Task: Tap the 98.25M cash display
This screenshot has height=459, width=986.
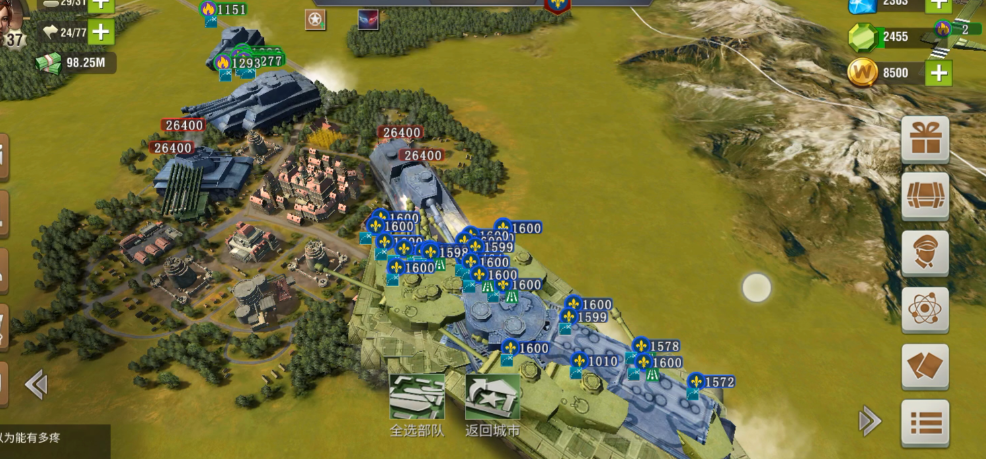Action: click(x=75, y=63)
